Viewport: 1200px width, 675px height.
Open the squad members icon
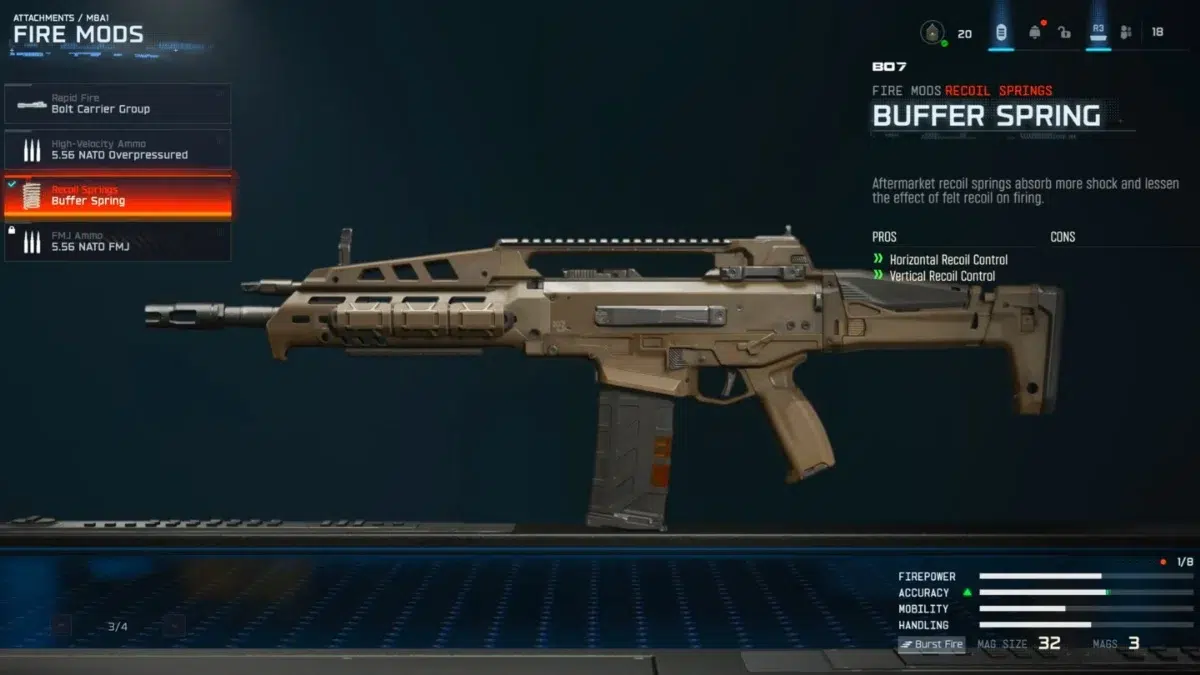[x=1127, y=33]
